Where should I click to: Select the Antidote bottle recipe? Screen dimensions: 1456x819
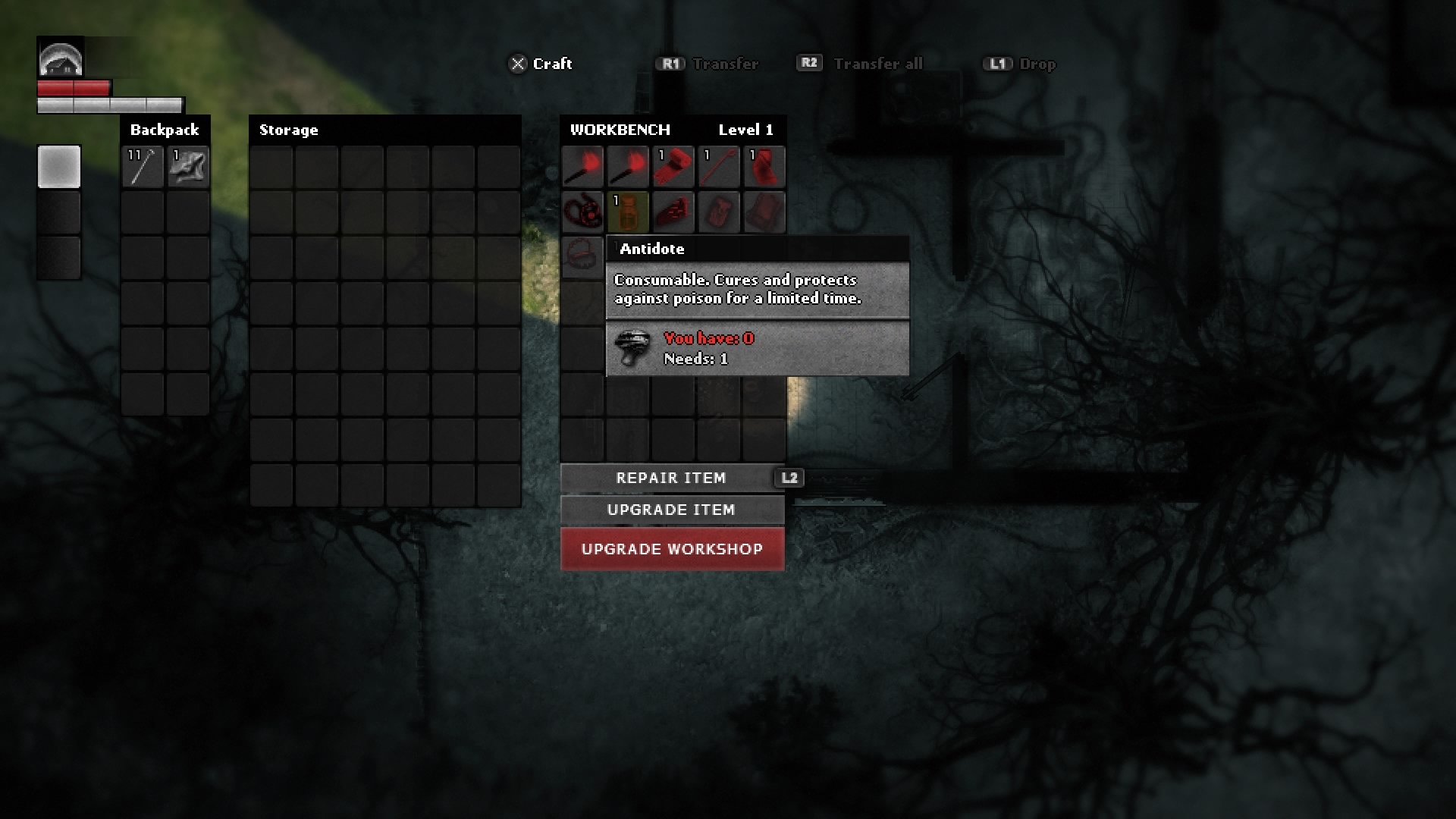tap(628, 212)
